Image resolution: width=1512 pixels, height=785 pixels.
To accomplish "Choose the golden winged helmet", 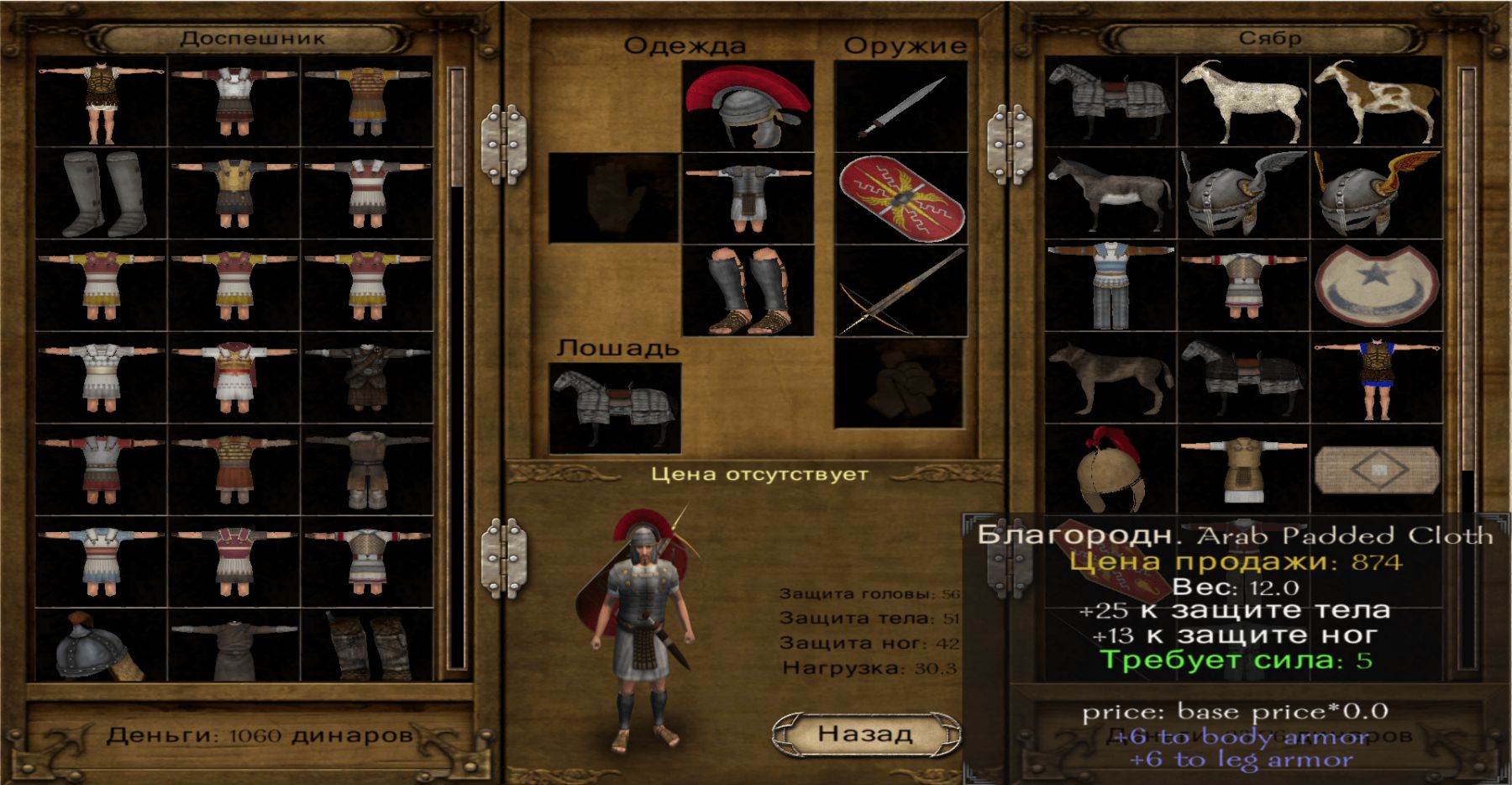I will pyautogui.click(x=1376, y=194).
